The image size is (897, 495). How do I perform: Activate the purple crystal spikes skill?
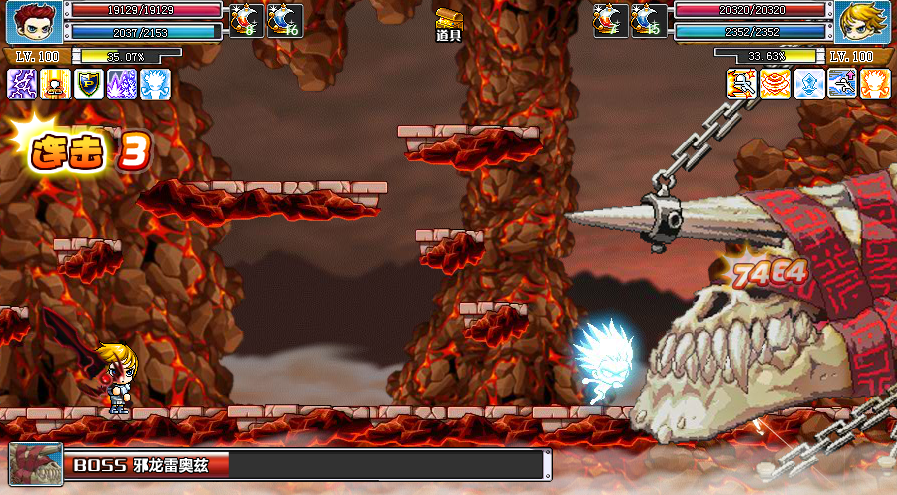[122, 83]
